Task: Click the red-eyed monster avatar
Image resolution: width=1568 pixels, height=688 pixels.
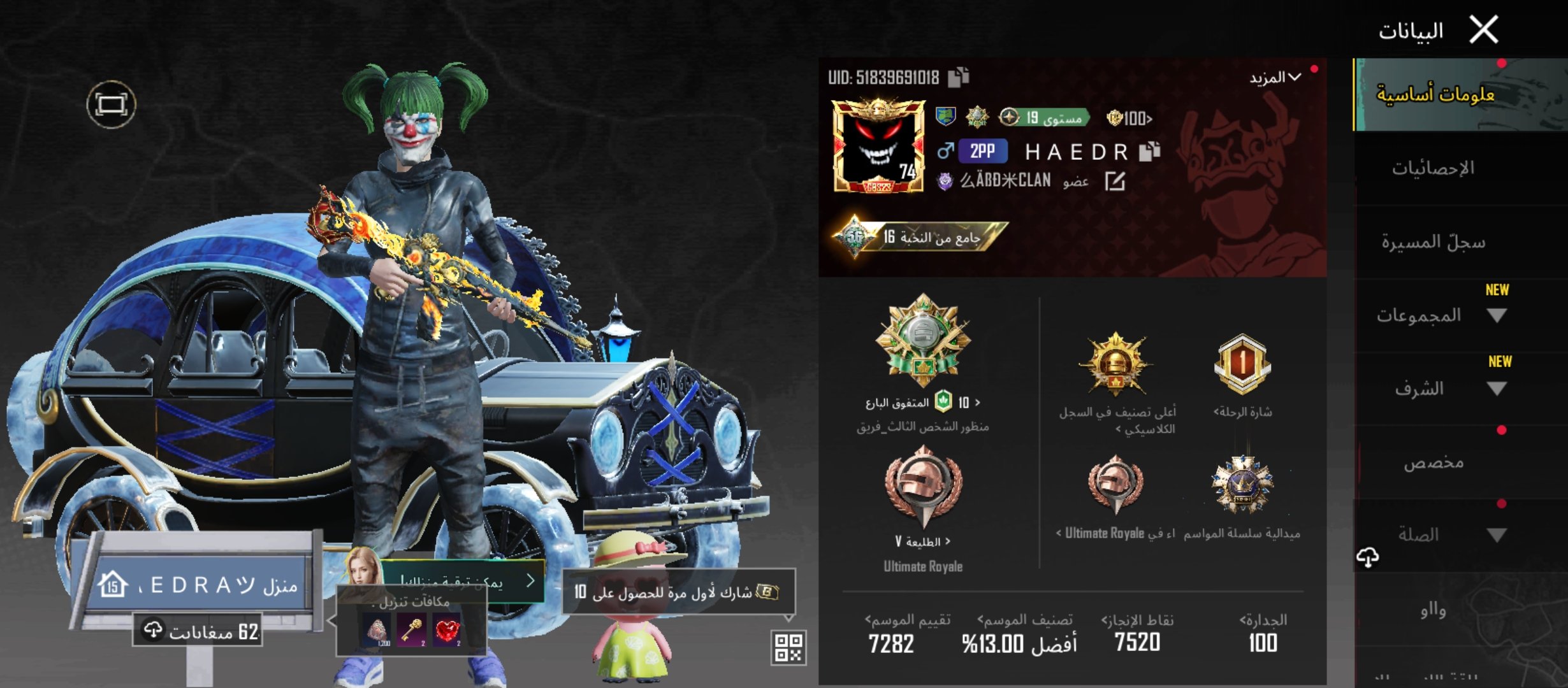Action: [x=879, y=147]
